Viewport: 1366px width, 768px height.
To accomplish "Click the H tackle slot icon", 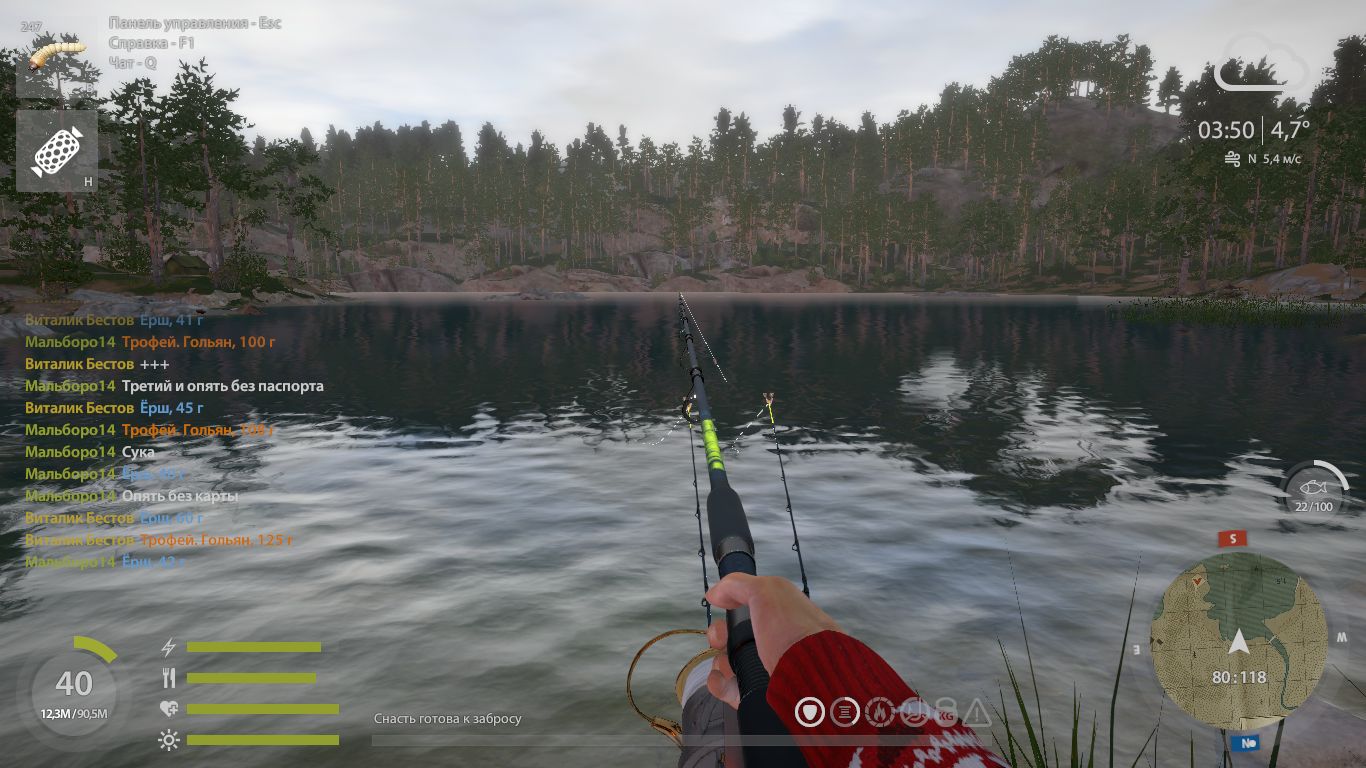I will [x=58, y=150].
